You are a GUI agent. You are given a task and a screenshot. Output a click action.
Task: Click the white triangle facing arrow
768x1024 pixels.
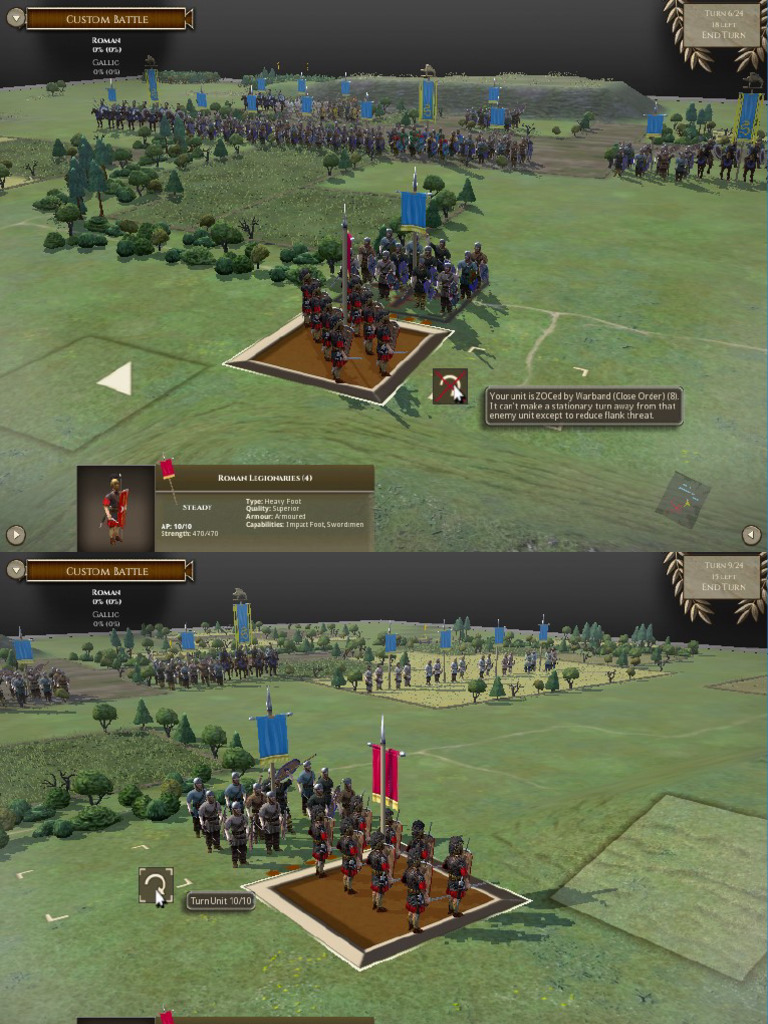click(x=116, y=378)
